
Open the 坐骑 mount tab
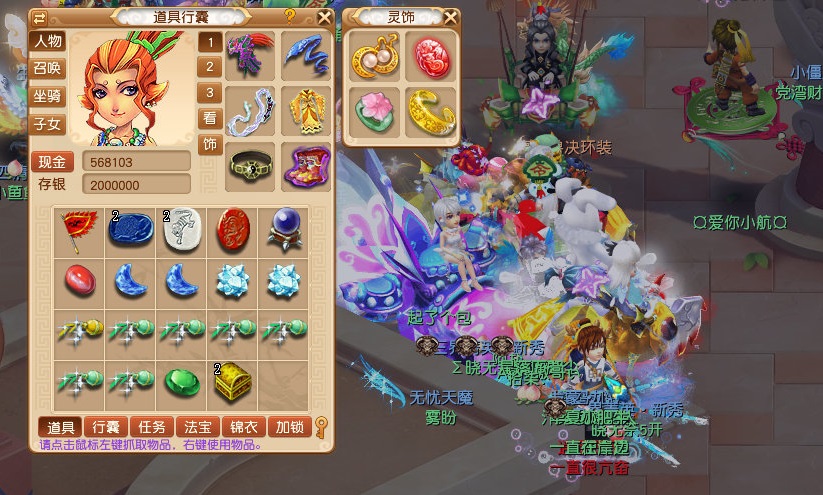[x=48, y=97]
